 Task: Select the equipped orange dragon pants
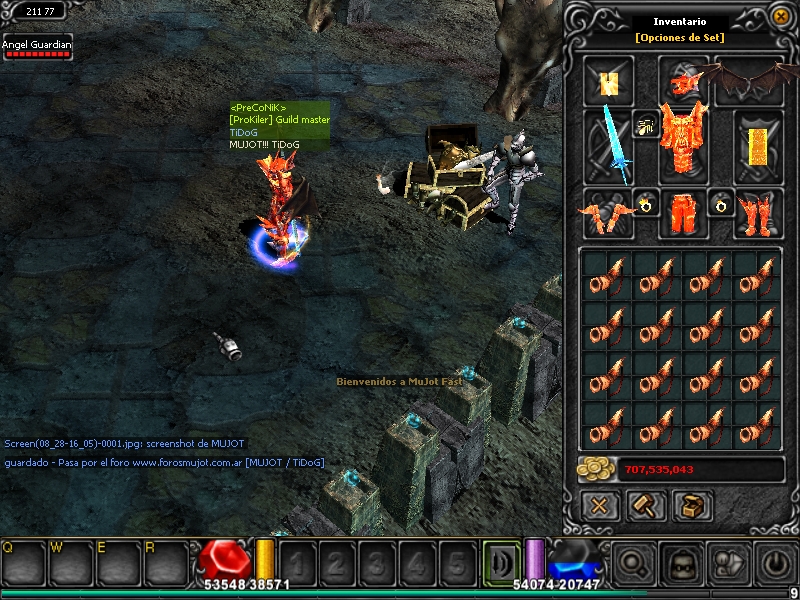[682, 213]
